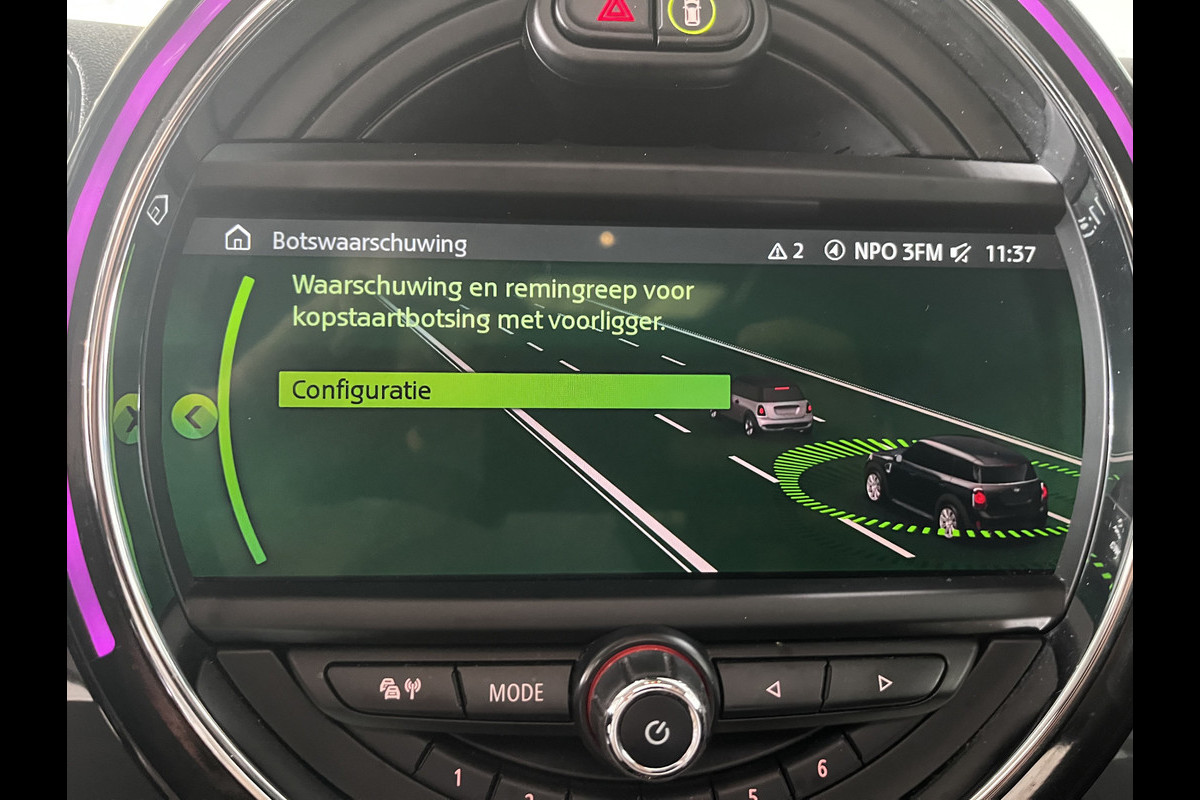Choose radio preset button 1
Image resolution: width=1200 pixels, height=800 pixels.
point(458,777)
